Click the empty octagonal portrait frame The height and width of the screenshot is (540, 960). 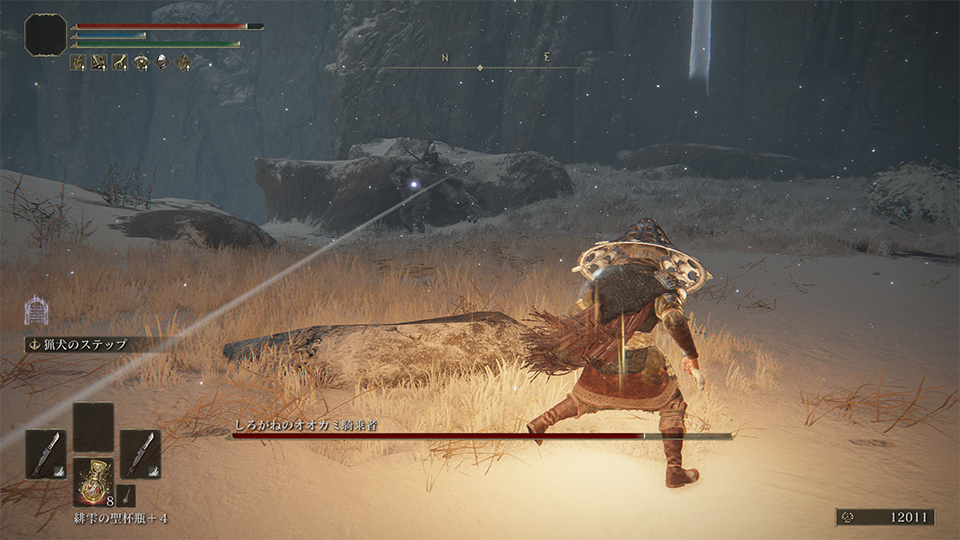tap(45, 34)
